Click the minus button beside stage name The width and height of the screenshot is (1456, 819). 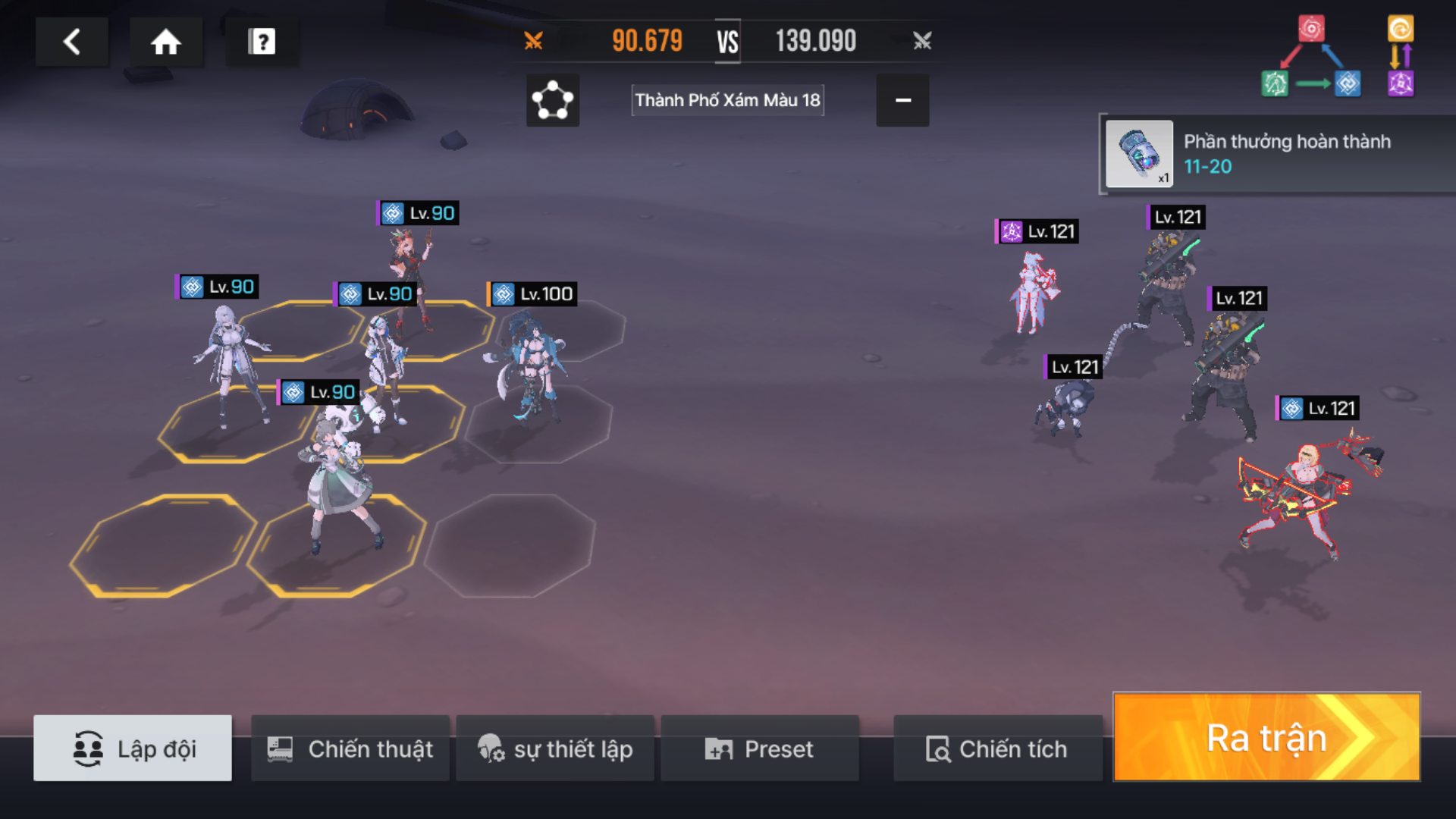click(902, 100)
